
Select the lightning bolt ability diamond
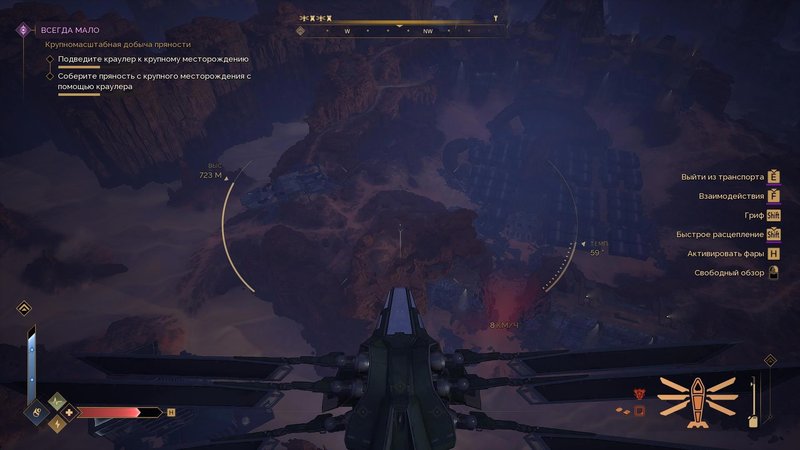coord(56,424)
